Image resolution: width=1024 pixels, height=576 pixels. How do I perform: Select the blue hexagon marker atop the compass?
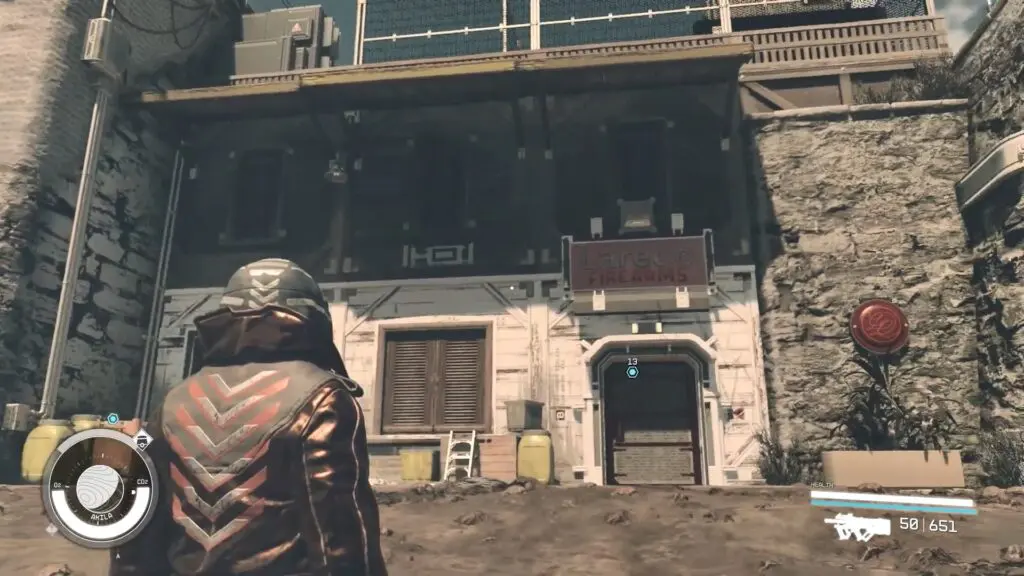(113, 418)
